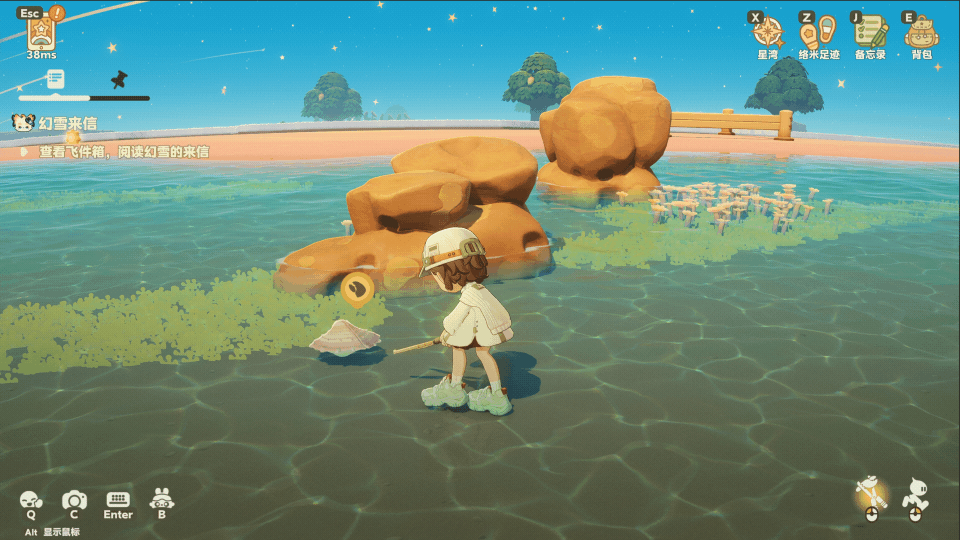Open the chat keyboard icon labeled Enter

(x=118, y=499)
